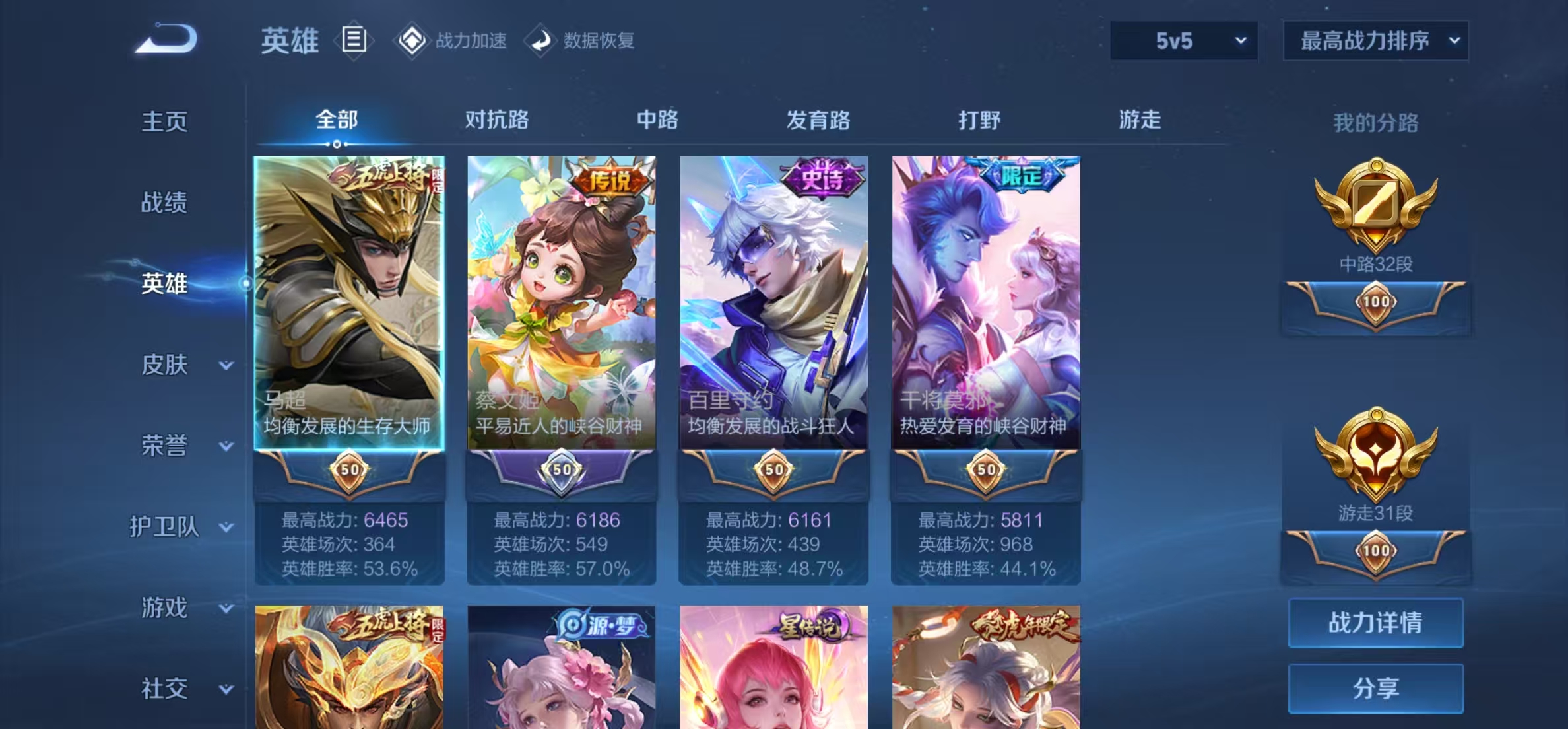Click the 分享 share button
This screenshot has width=1568, height=729.
[1376, 689]
